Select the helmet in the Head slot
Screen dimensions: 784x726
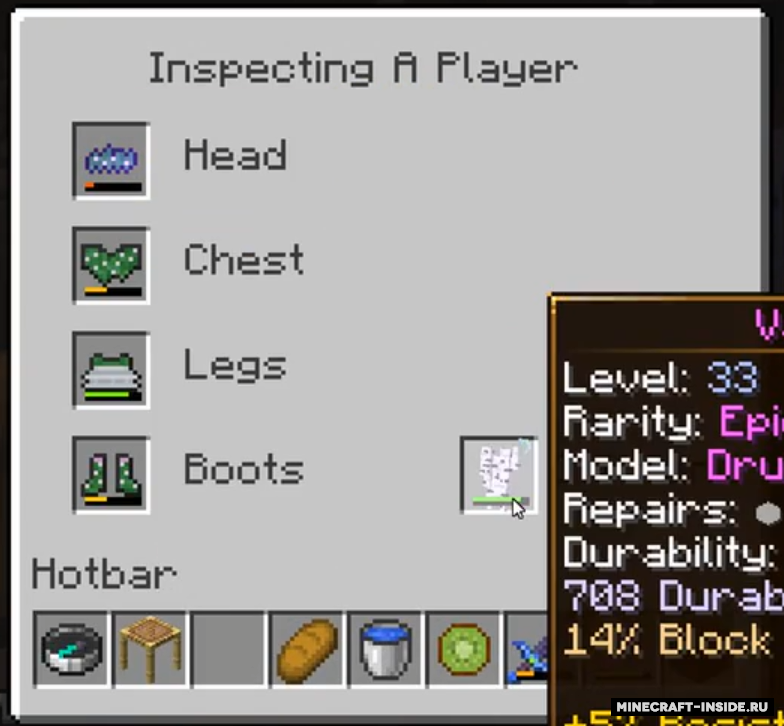pos(111,160)
